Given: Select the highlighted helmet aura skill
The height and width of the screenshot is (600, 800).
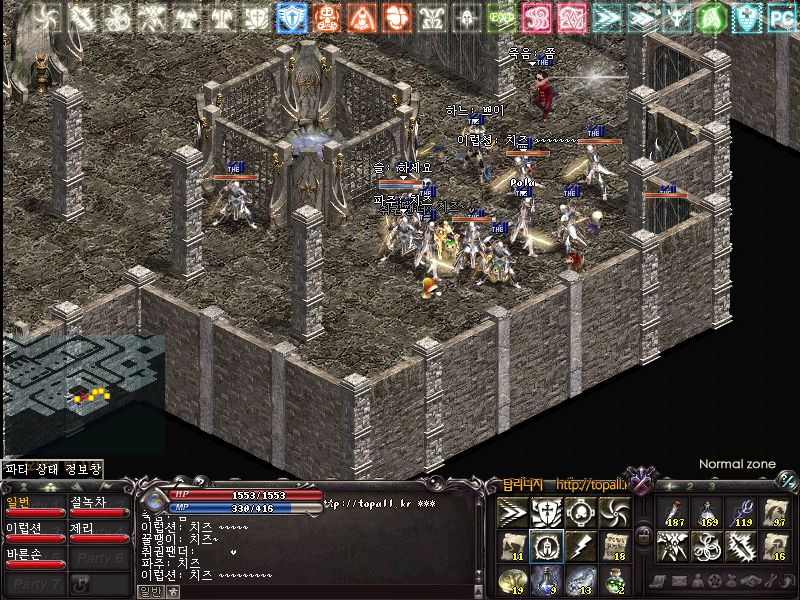Looking at the screenshot, I should [x=547, y=546].
